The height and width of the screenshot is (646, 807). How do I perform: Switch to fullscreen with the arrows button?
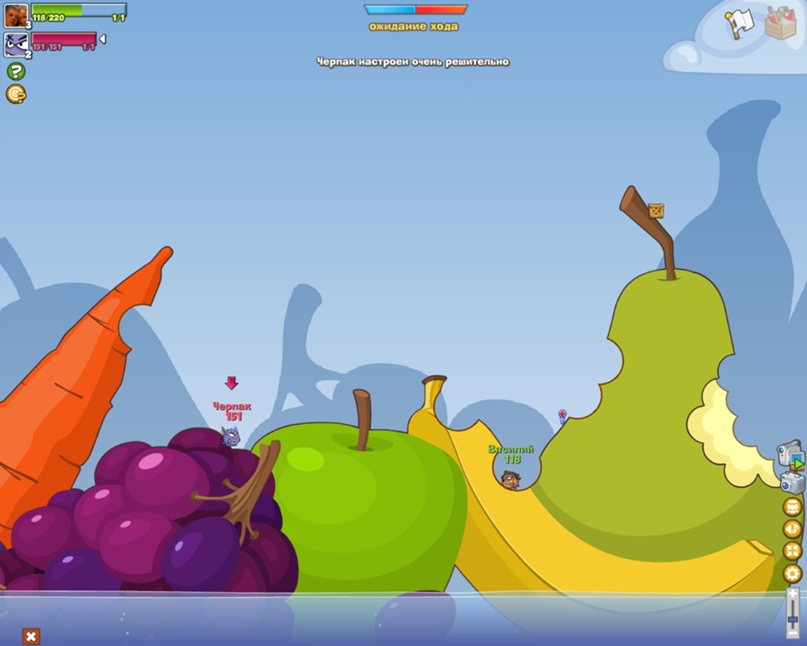pos(792,551)
